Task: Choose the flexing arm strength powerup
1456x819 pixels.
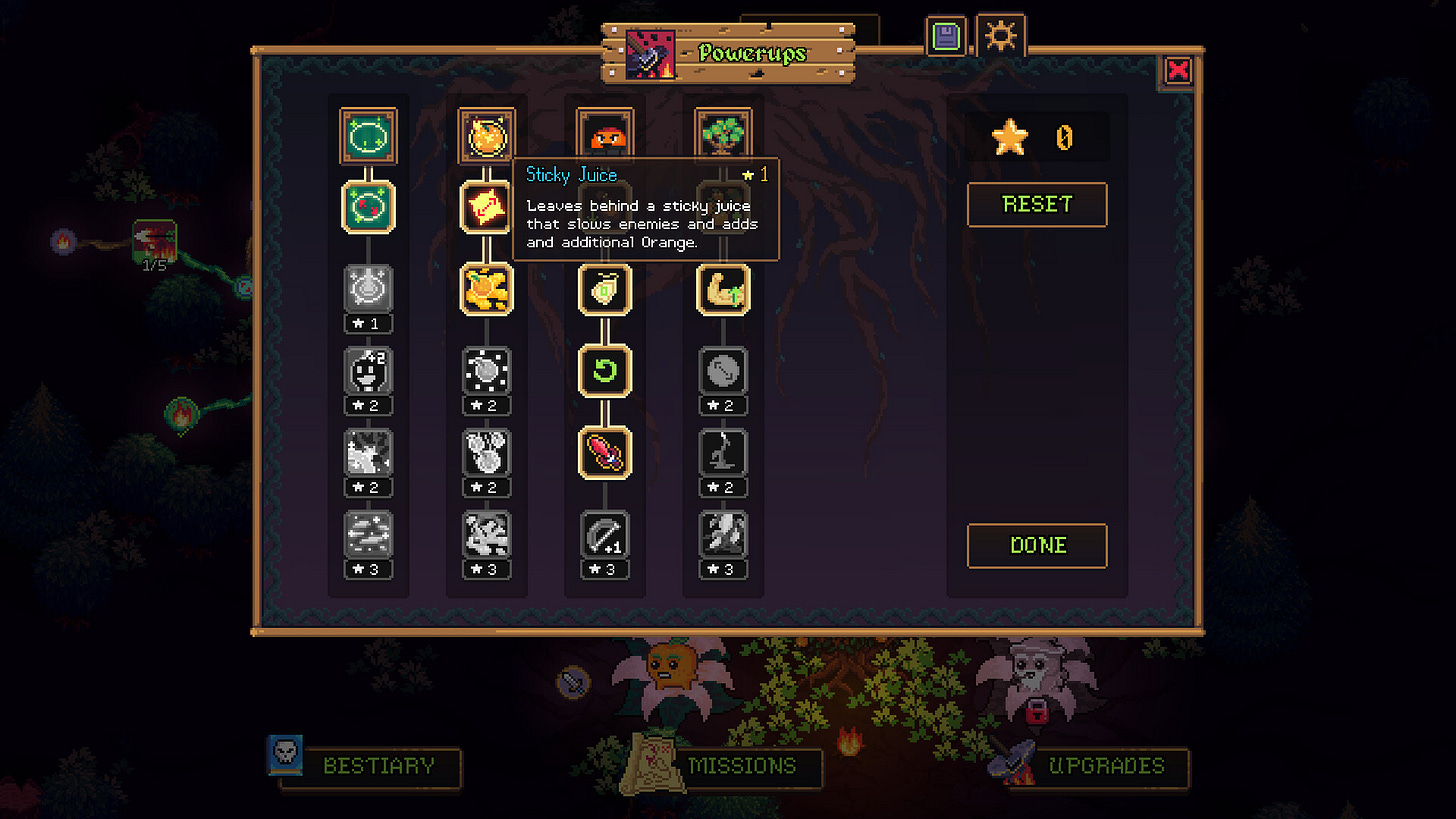Action: pos(723,289)
